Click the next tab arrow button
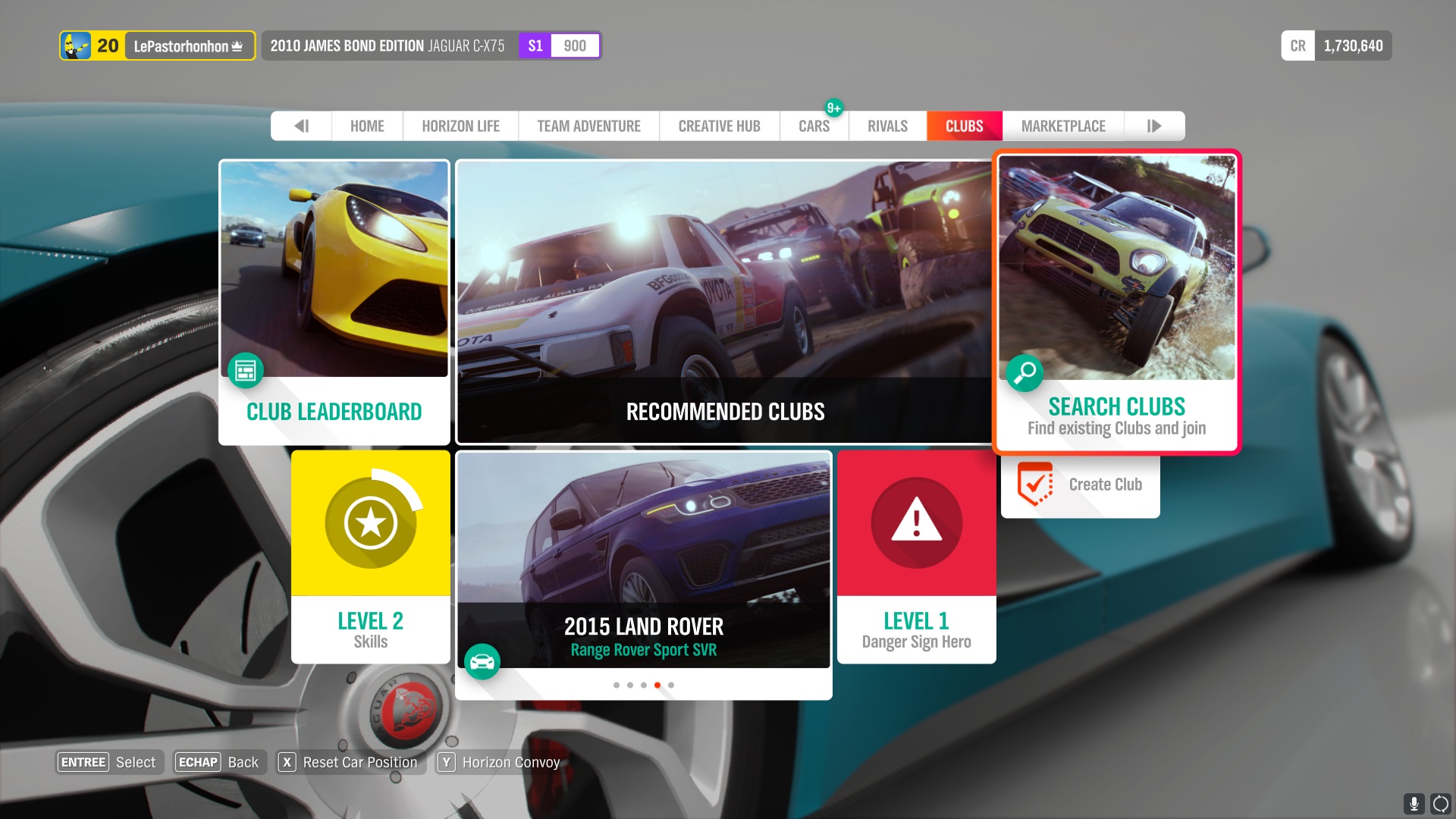 pos(1153,126)
